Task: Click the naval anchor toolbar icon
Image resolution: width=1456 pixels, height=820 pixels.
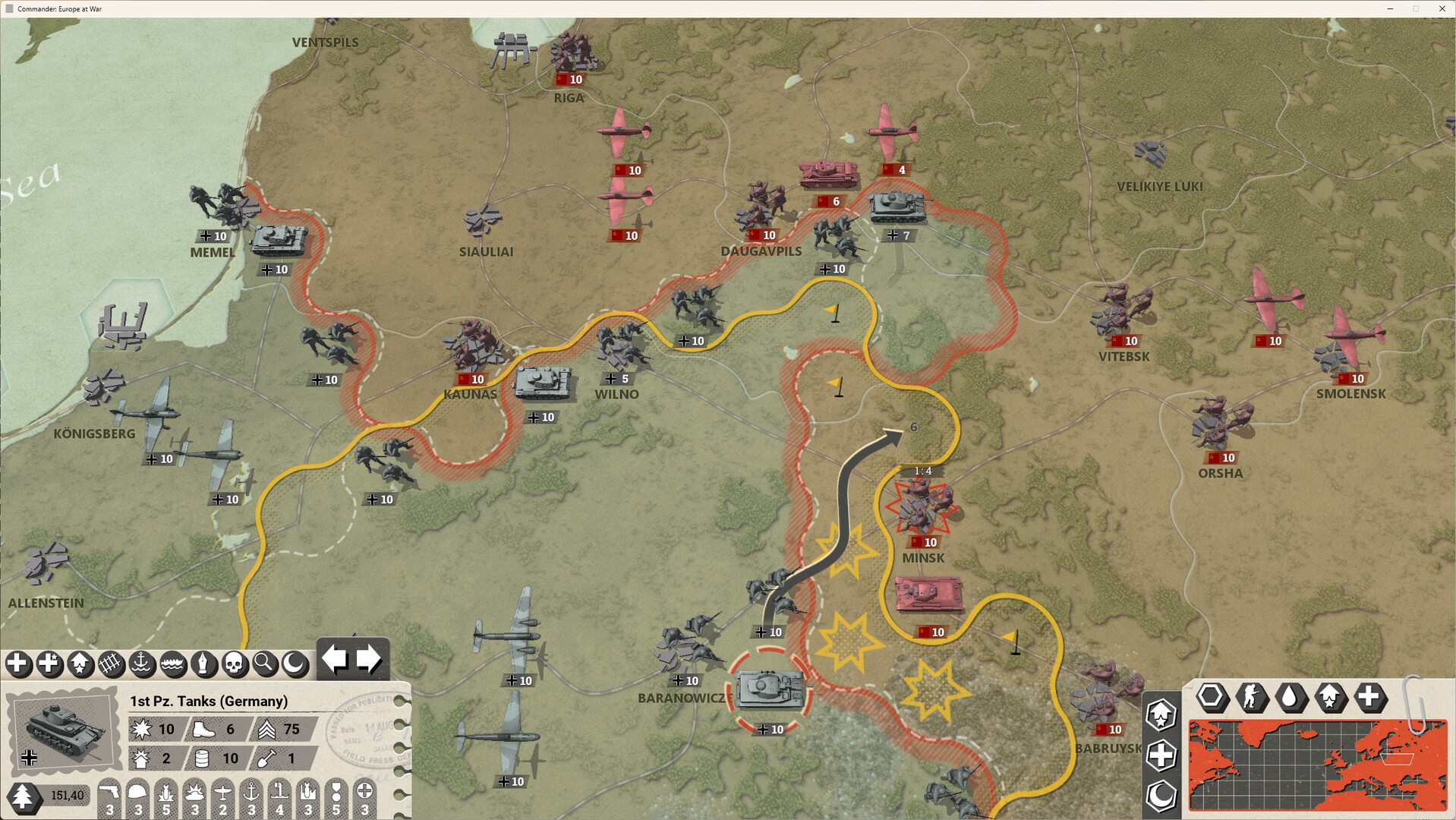Action: click(x=142, y=664)
